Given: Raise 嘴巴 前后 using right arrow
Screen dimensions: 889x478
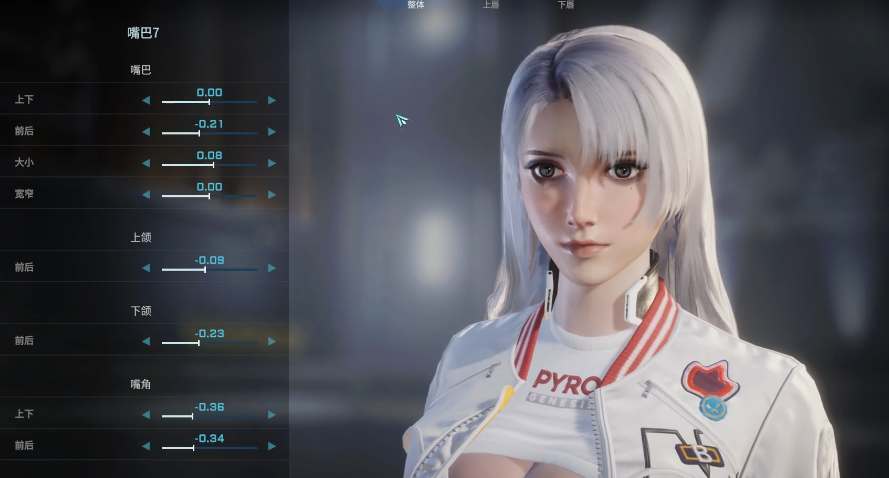Looking at the screenshot, I should tap(272, 132).
